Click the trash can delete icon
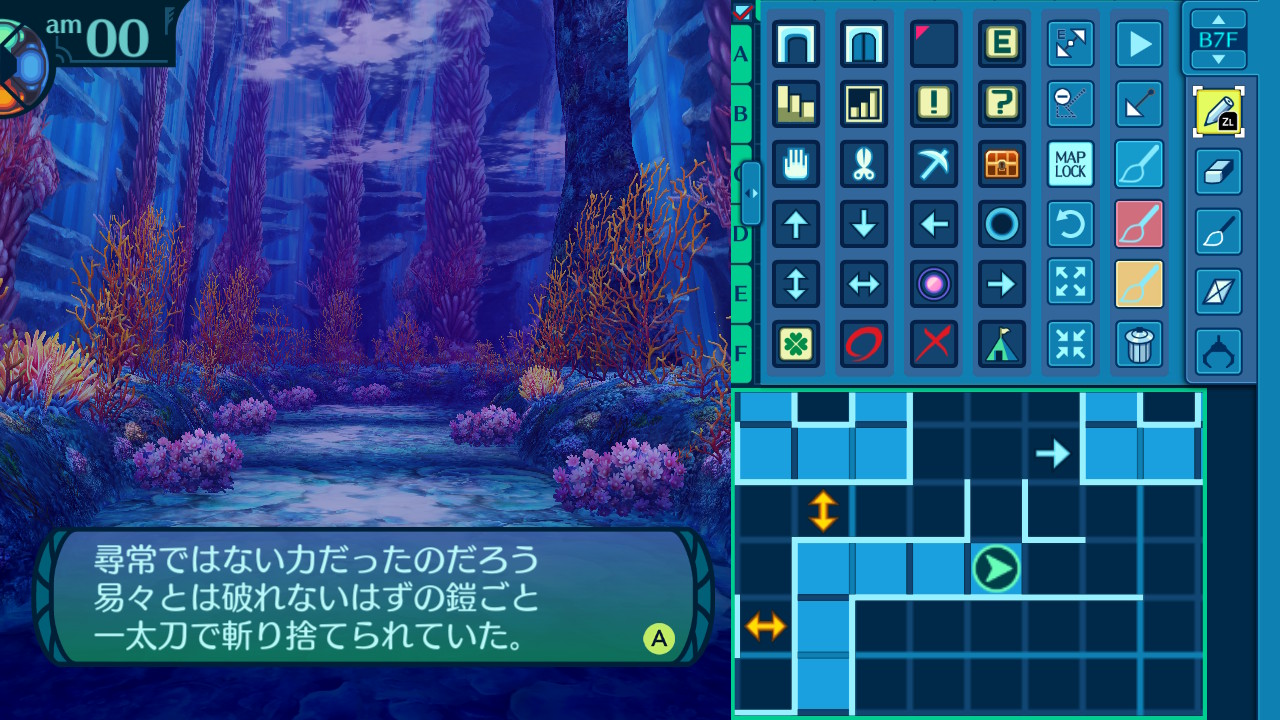The height and width of the screenshot is (720, 1280). [1139, 344]
